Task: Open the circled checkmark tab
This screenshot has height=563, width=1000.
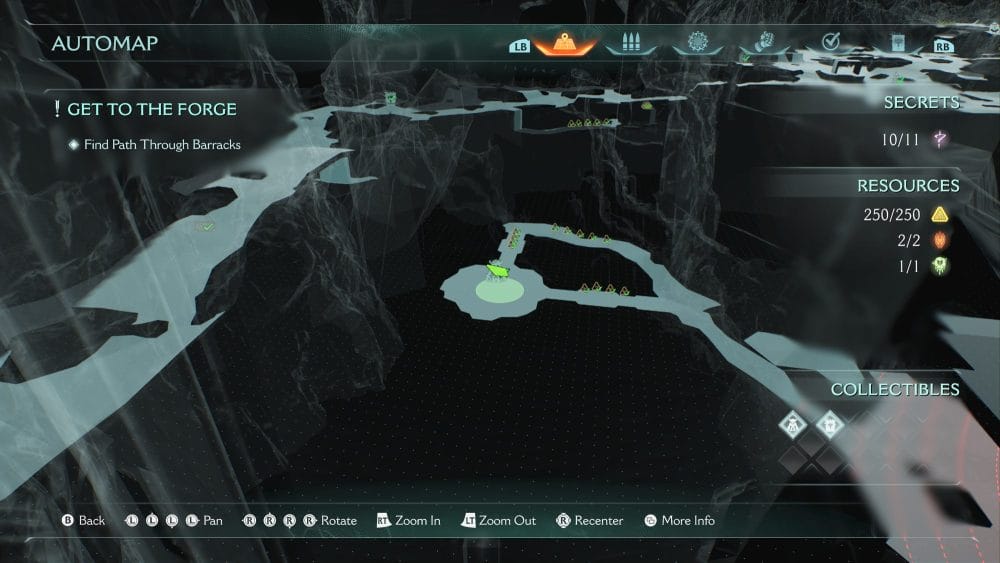Action: click(830, 42)
